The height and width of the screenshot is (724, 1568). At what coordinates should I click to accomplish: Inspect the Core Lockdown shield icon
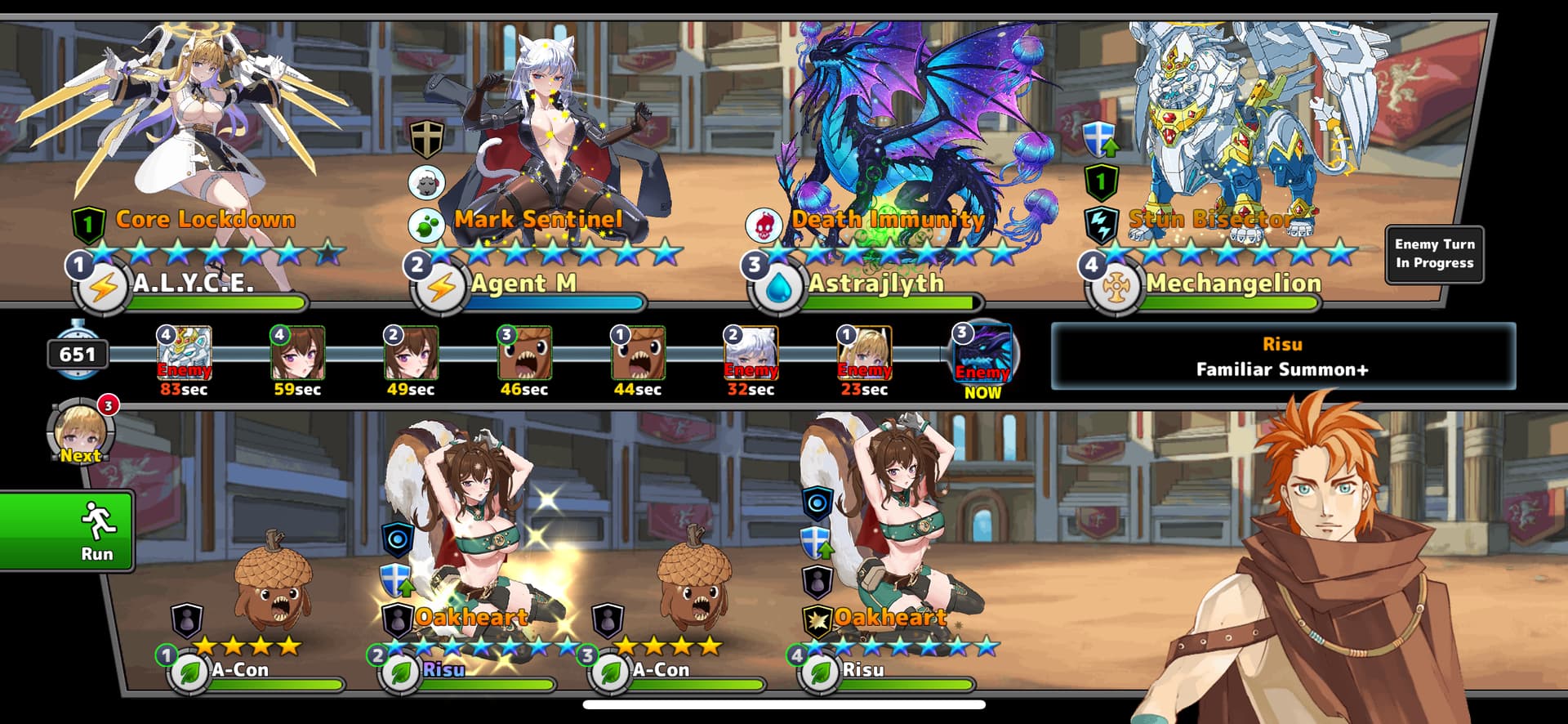point(88,224)
